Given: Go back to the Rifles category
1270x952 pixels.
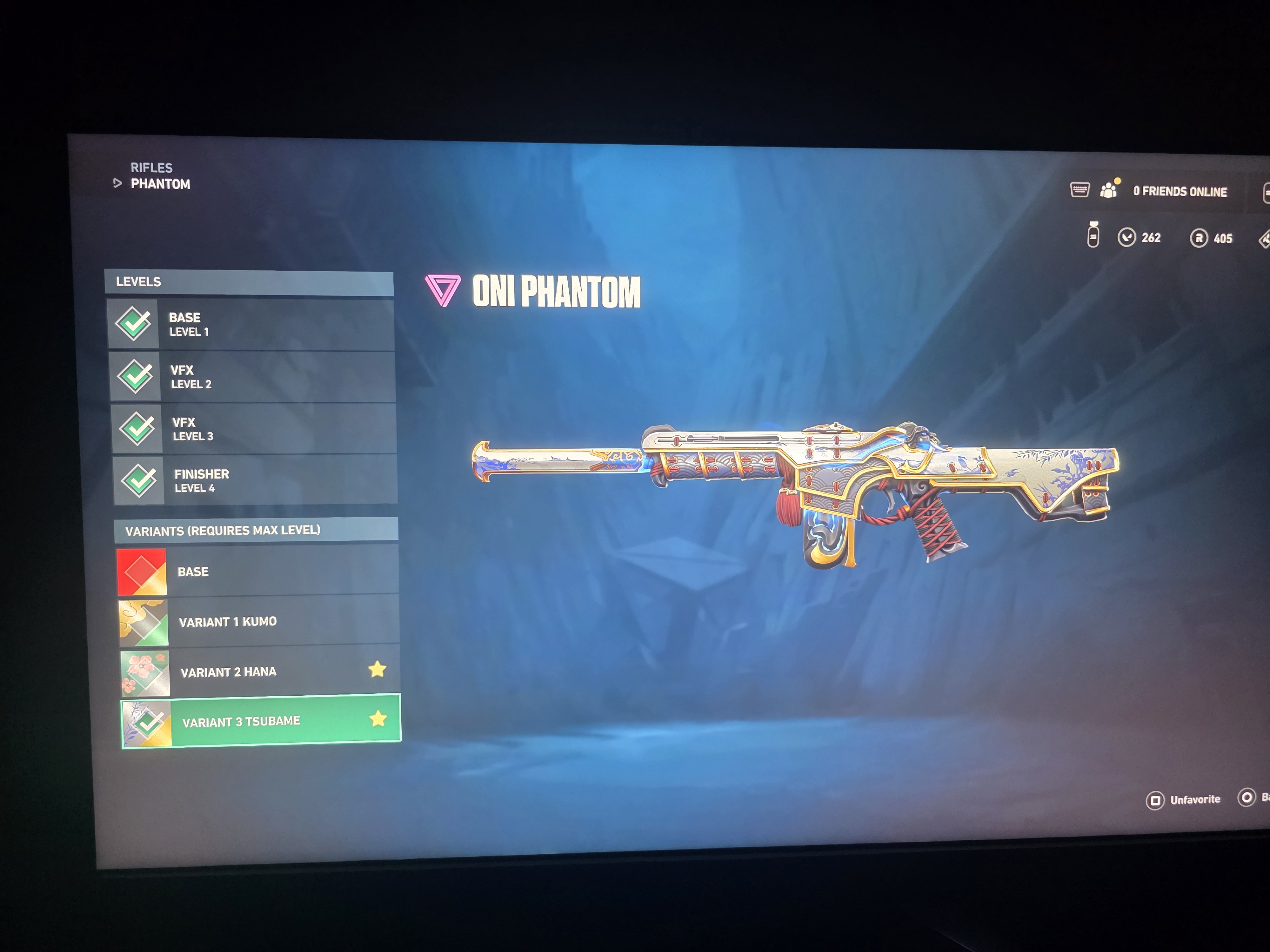Looking at the screenshot, I should (x=151, y=168).
